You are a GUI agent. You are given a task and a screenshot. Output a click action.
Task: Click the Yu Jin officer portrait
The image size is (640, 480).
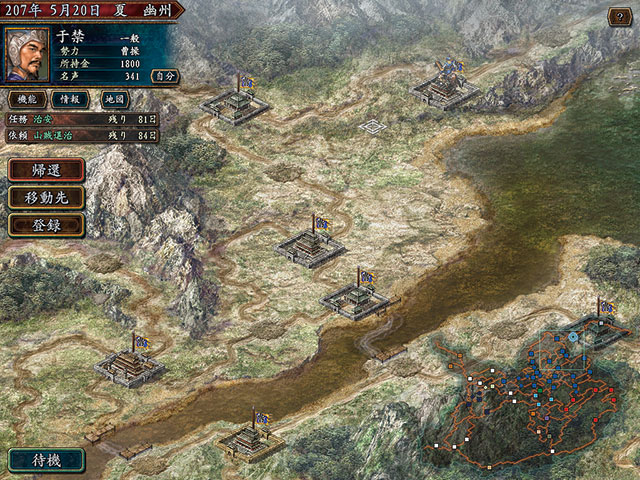click(x=27, y=55)
